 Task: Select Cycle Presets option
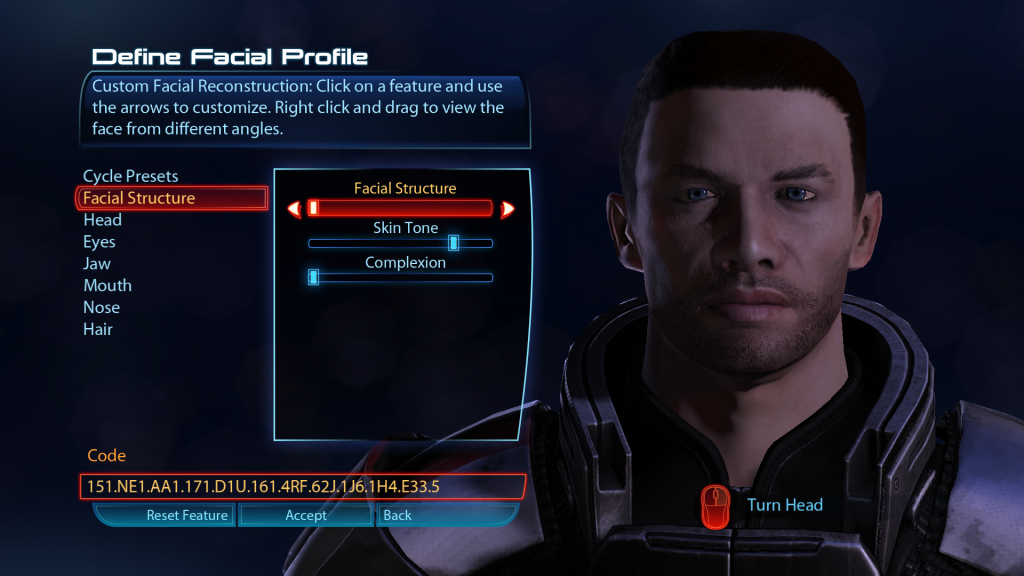[130, 176]
